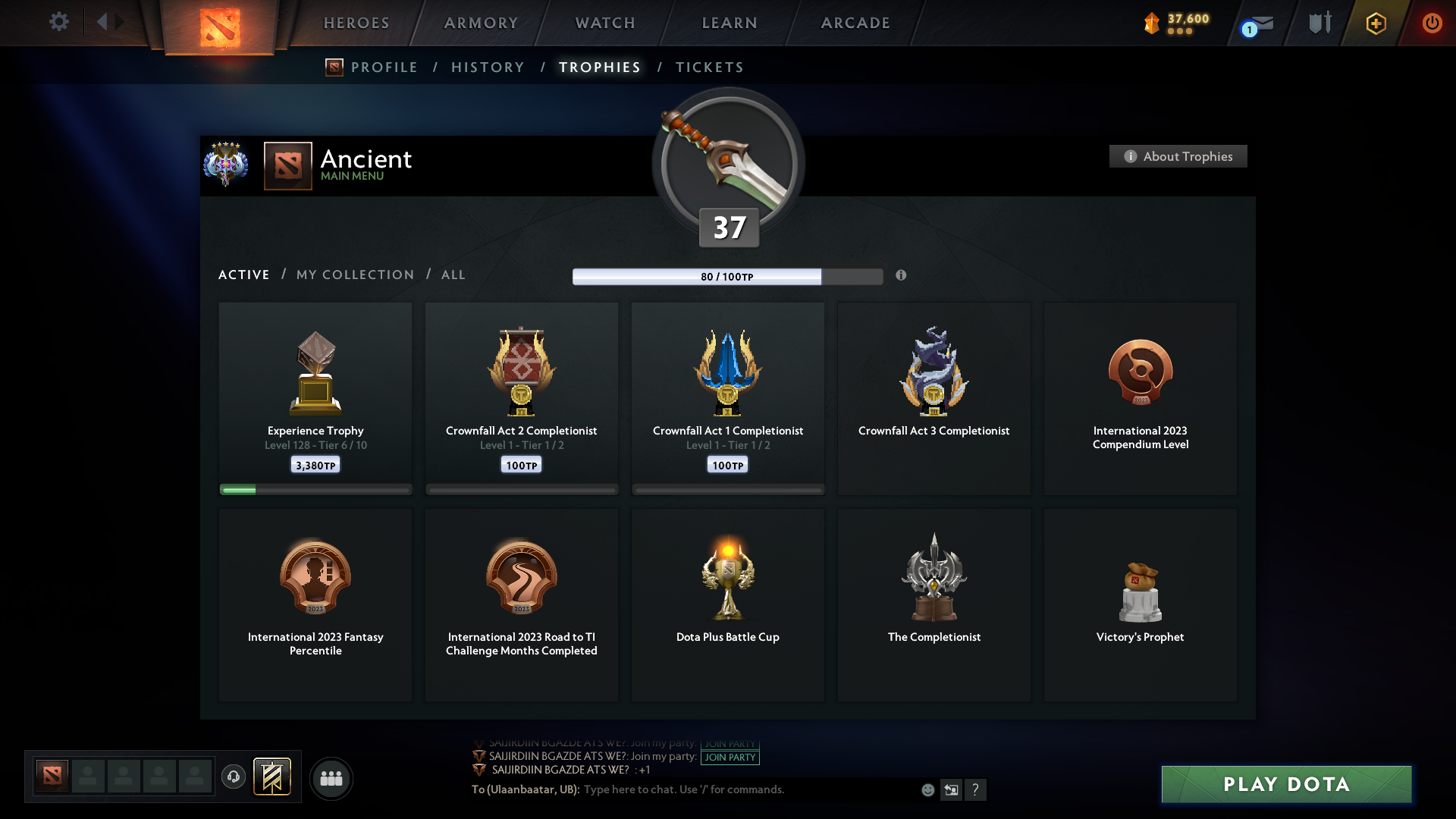Click the About Trophies button
This screenshot has height=819, width=1456.
1178,156
